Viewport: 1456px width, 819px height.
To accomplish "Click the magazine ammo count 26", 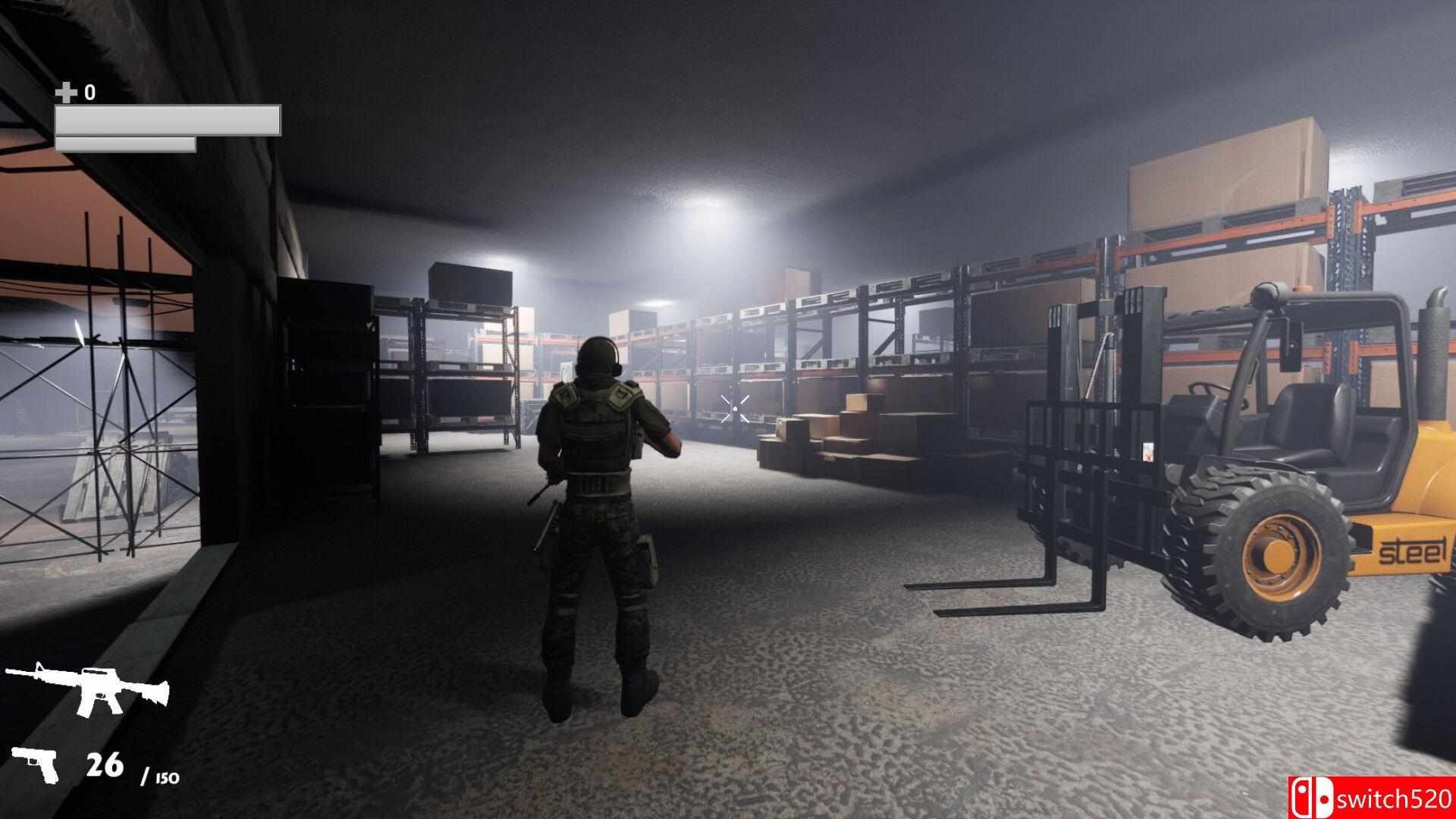I will coord(106,765).
